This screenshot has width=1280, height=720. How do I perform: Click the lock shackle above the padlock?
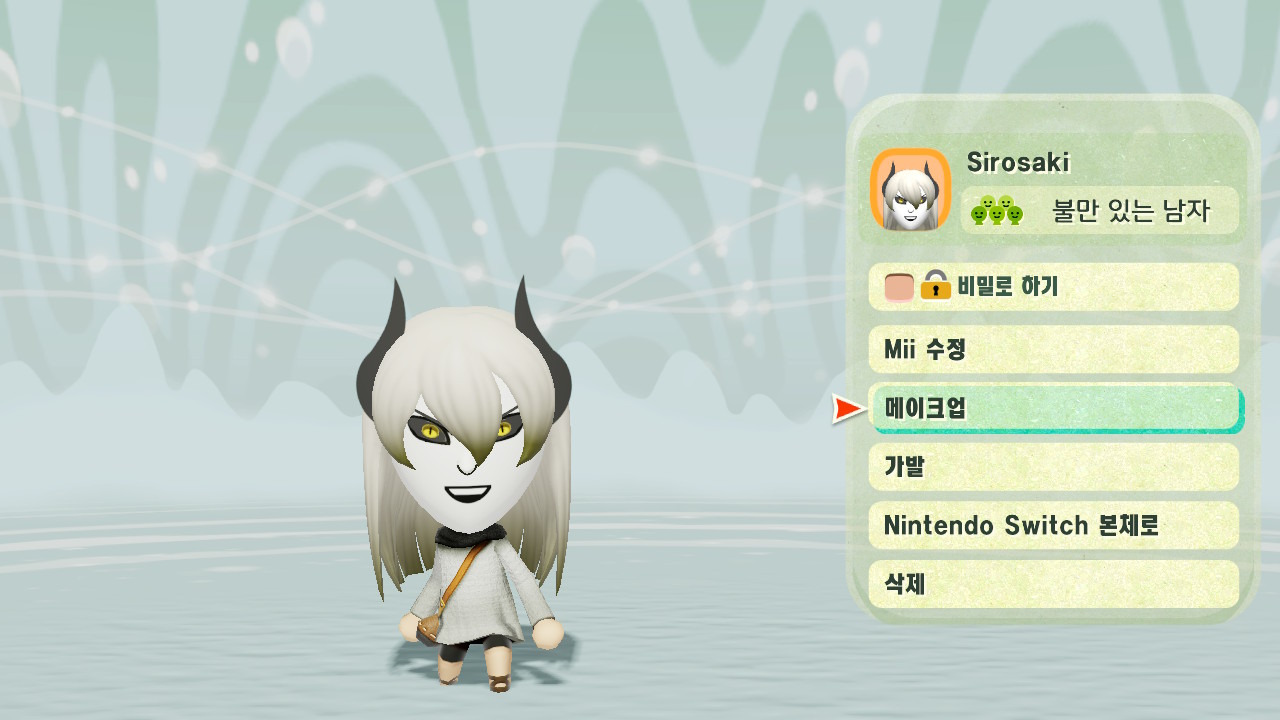pos(935,276)
